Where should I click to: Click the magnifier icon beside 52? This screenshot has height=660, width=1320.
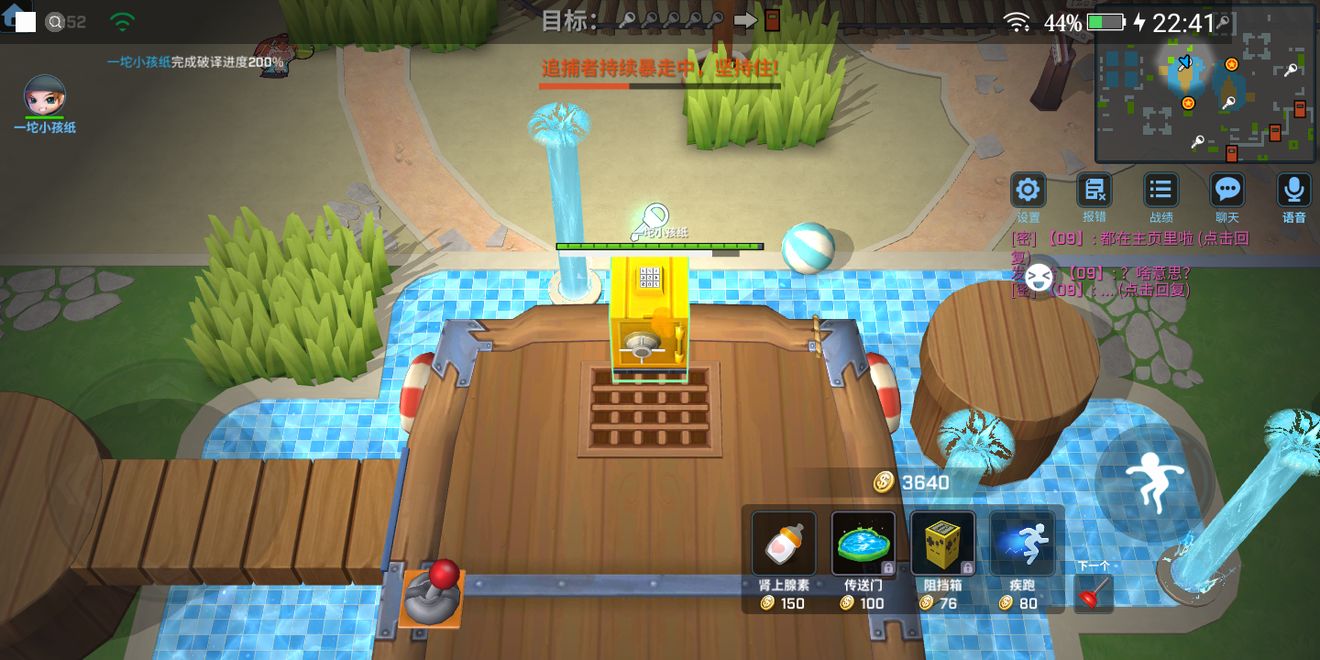pos(55,22)
